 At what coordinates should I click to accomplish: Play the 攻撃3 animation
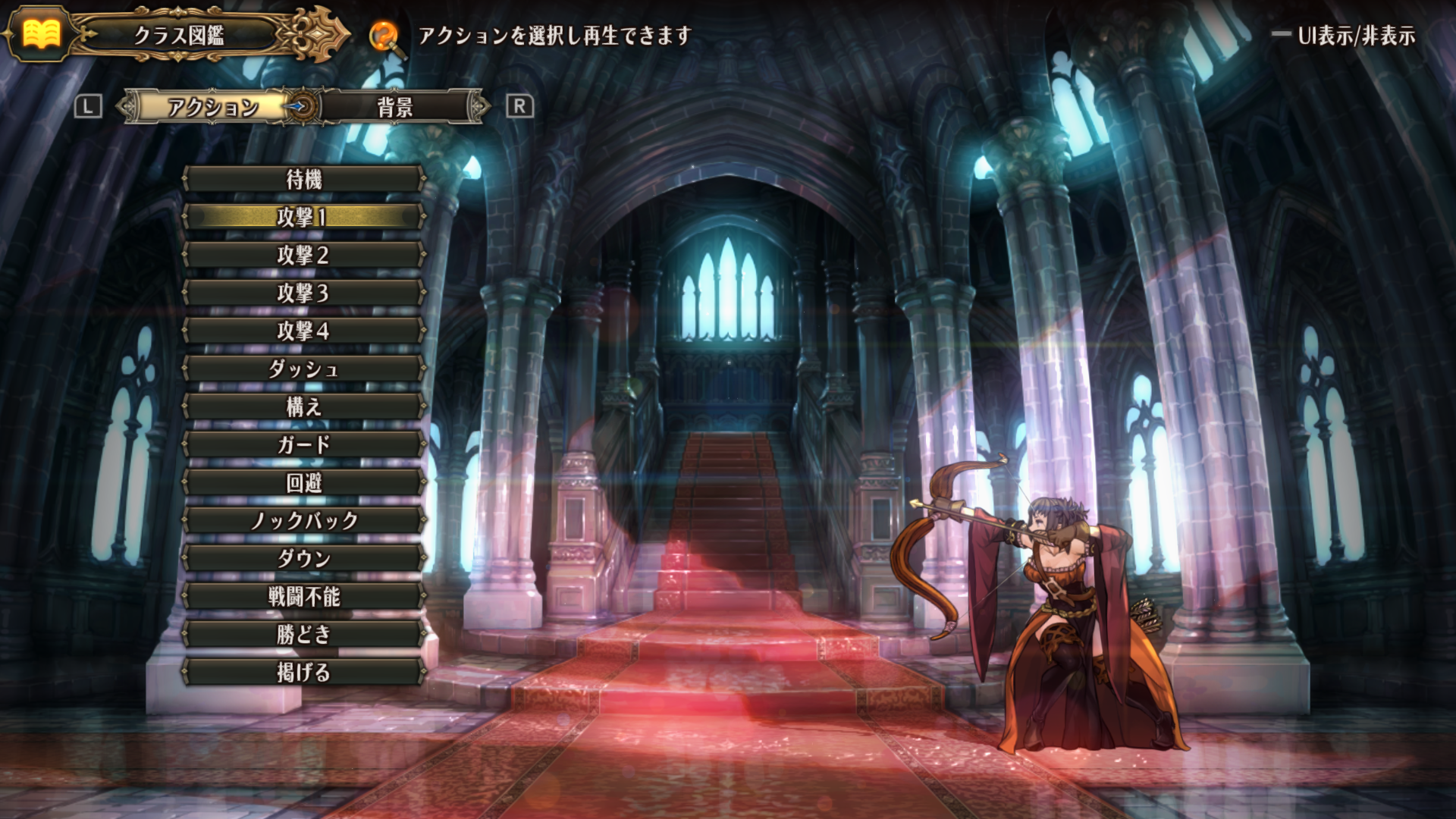[x=303, y=293]
